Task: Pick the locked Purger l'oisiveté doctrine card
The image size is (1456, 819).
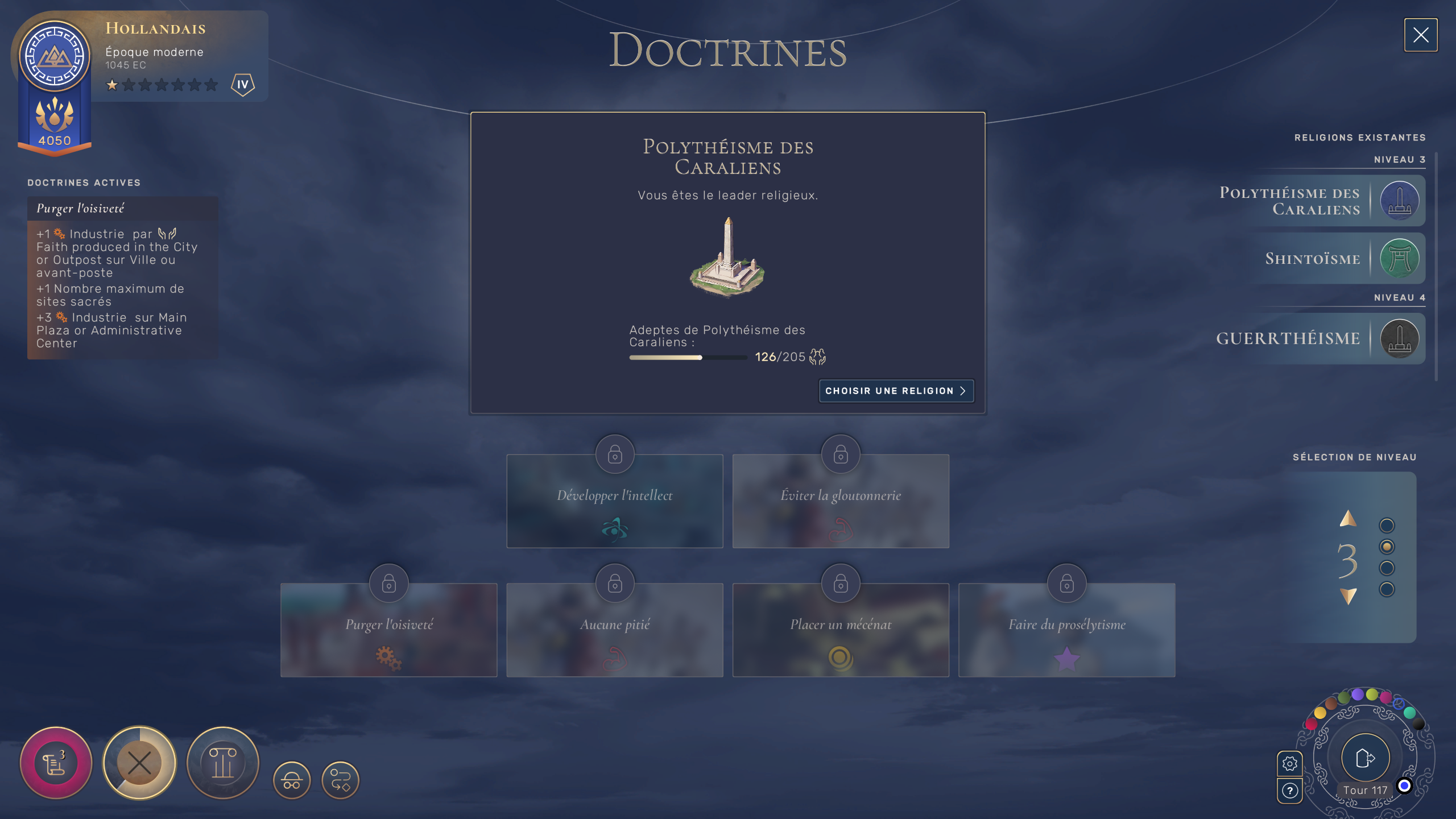Action: pyautogui.click(x=388, y=630)
